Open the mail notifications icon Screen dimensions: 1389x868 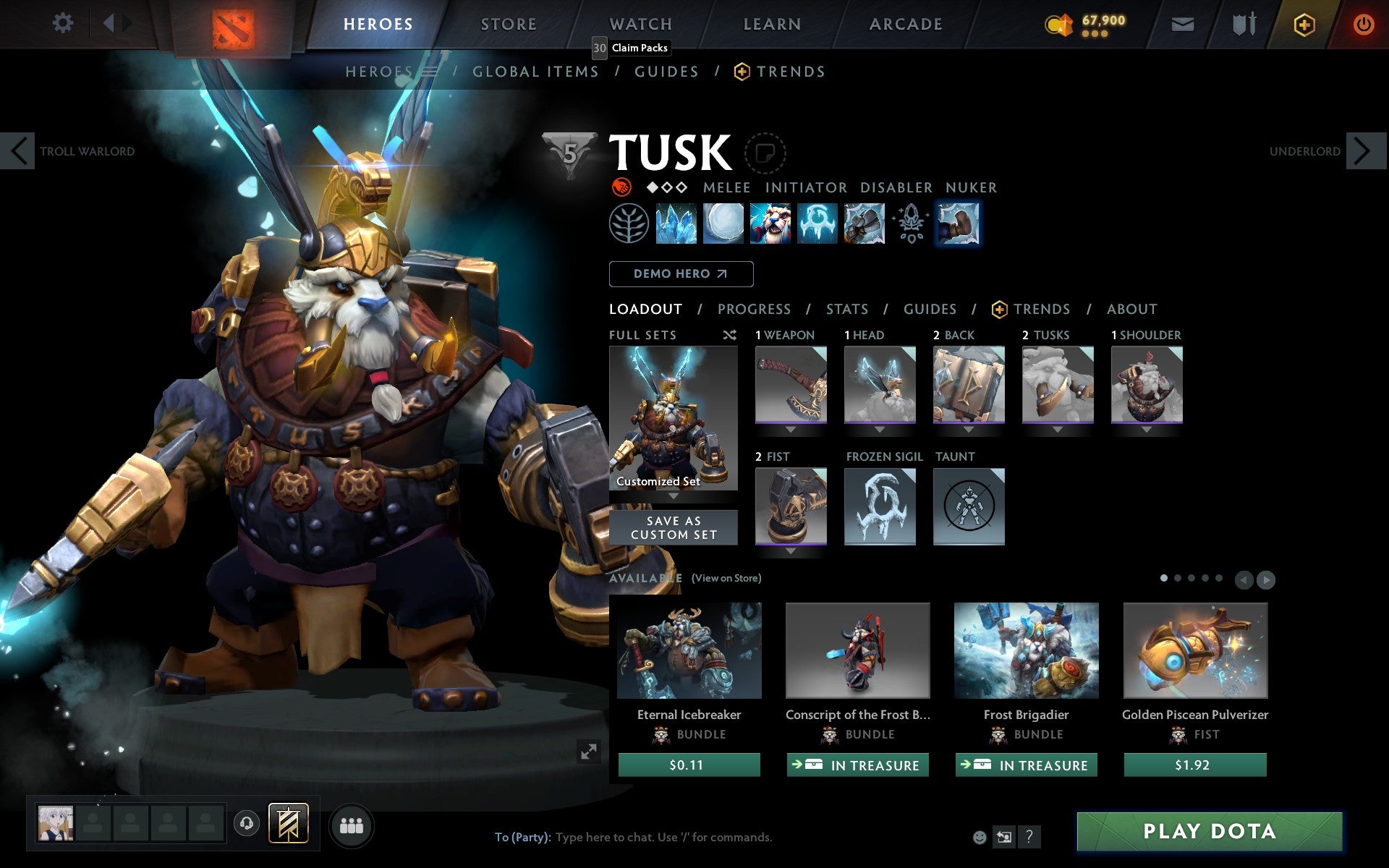1182,24
